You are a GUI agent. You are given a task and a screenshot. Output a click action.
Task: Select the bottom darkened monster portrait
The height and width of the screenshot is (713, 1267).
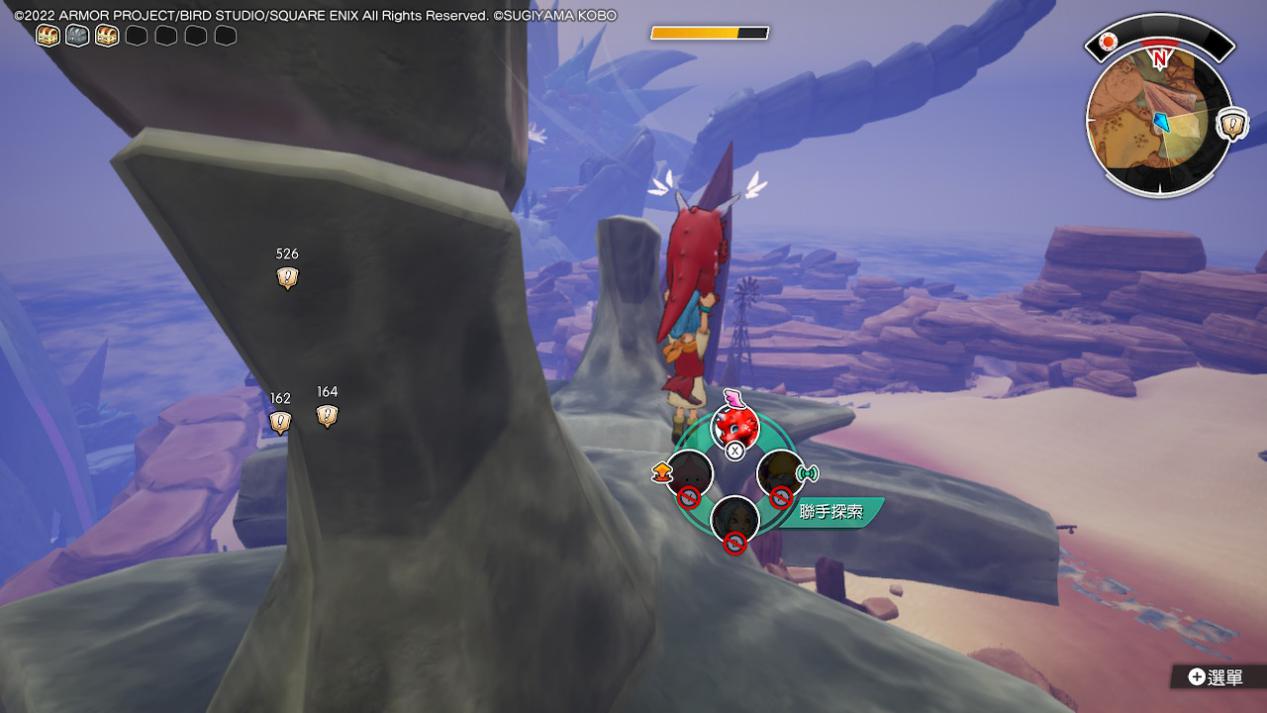tap(735, 518)
